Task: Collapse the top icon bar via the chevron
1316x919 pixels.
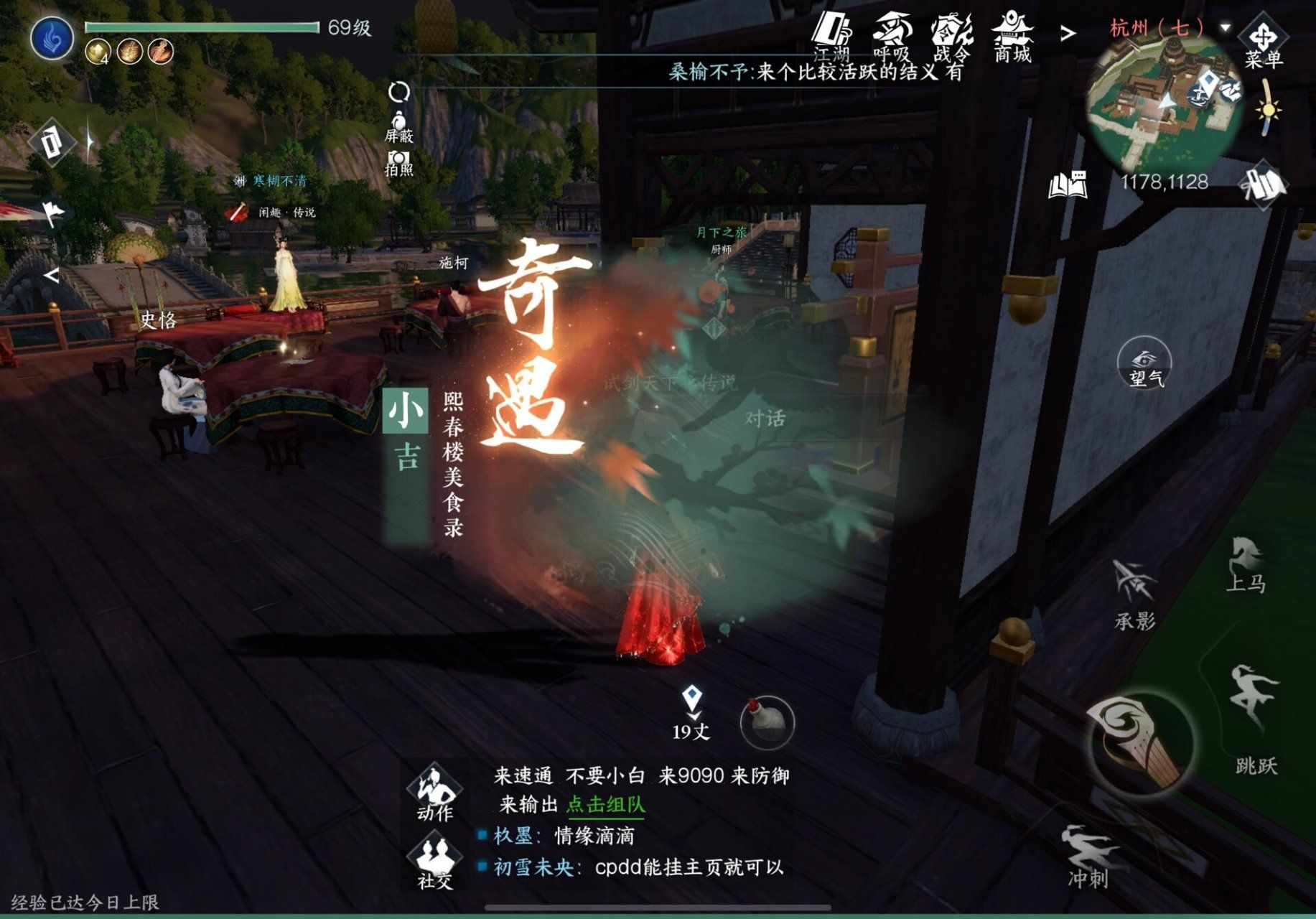Action: point(1067,32)
